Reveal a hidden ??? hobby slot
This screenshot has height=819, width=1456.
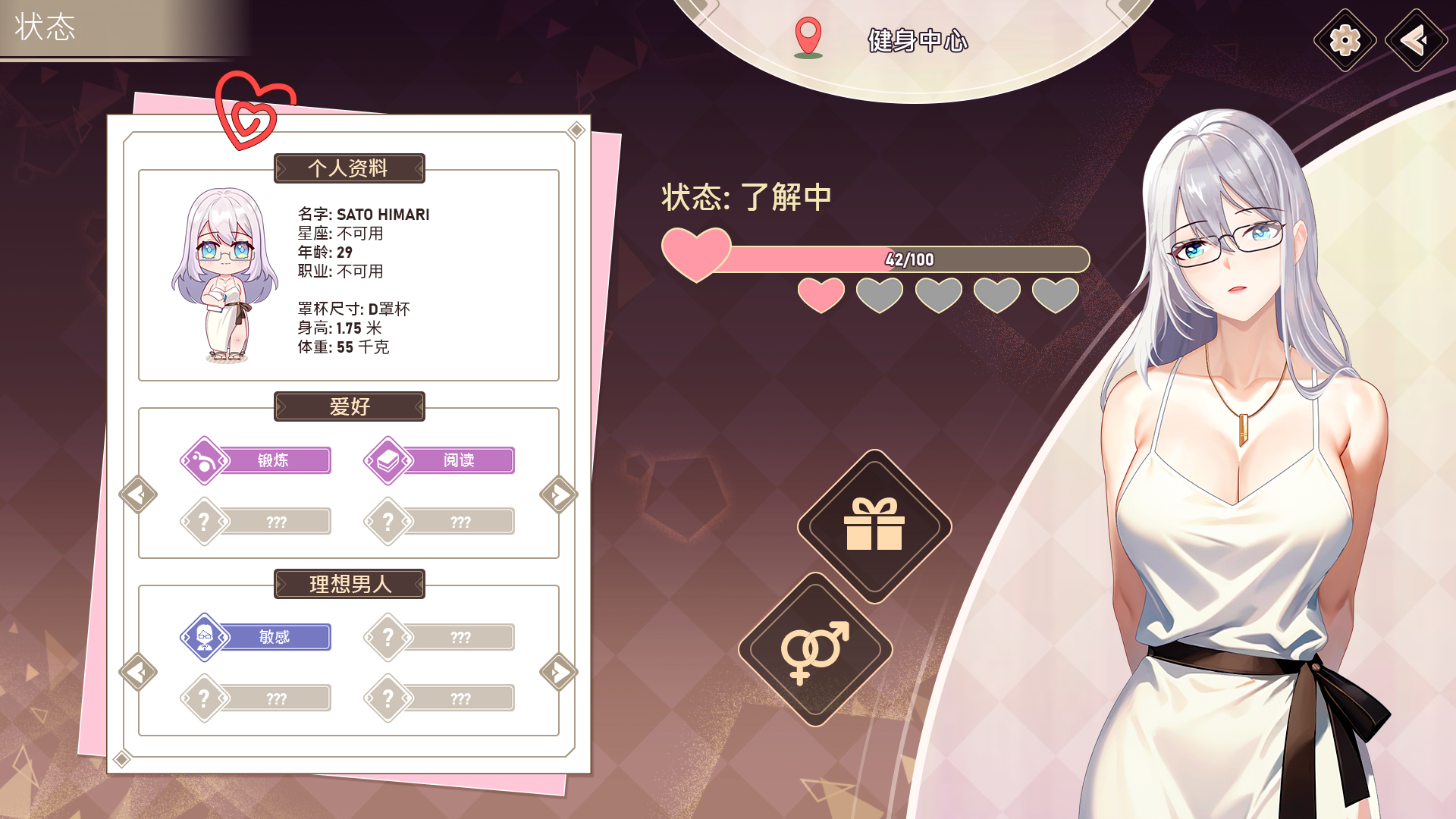[x=278, y=521]
